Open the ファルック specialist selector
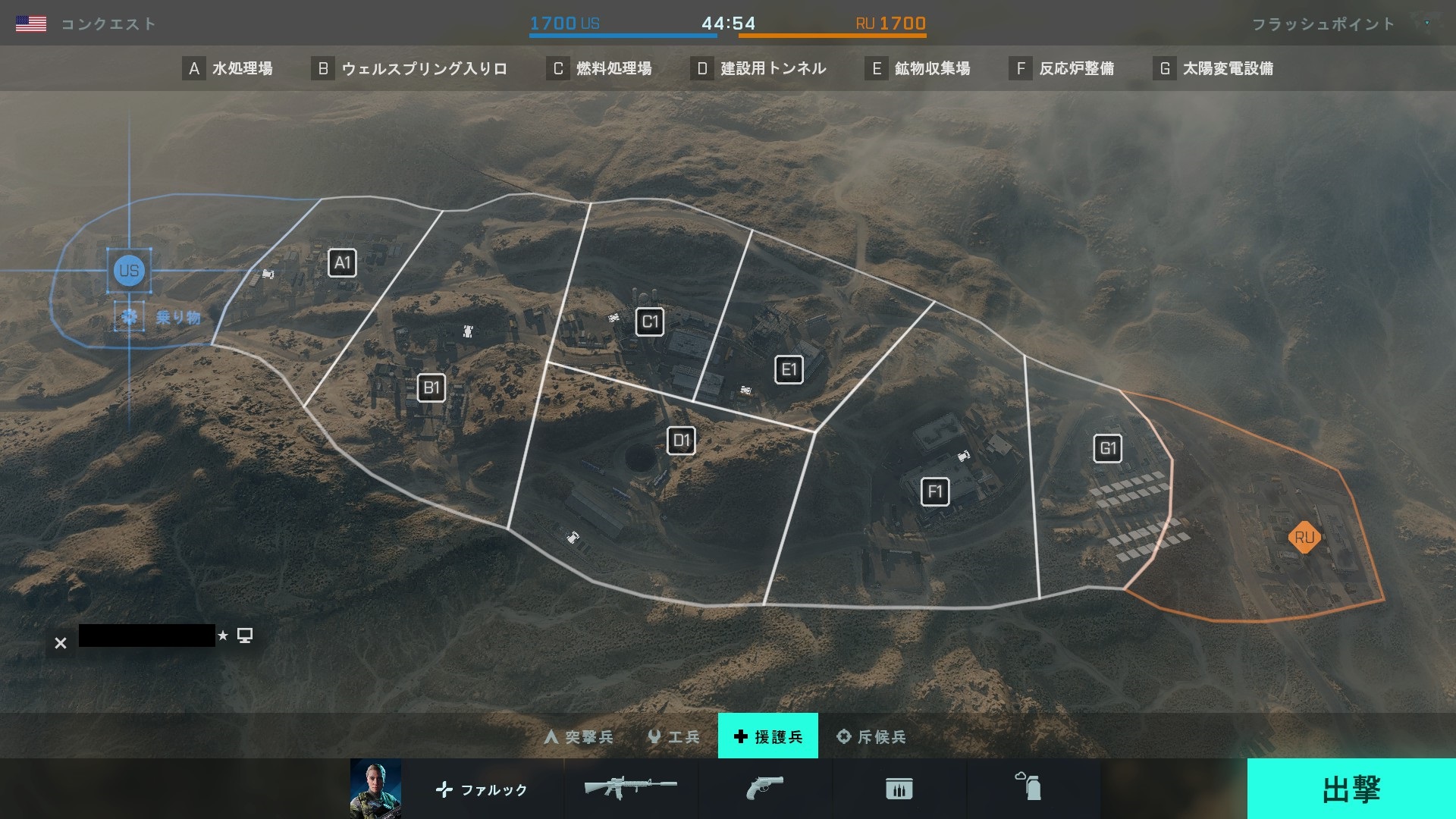Viewport: 1456px width, 819px height. (x=482, y=789)
